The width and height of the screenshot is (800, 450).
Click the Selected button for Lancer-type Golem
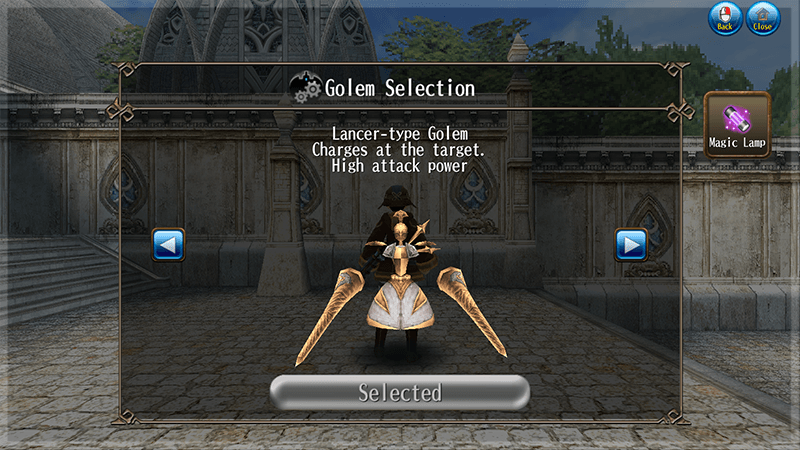click(400, 392)
